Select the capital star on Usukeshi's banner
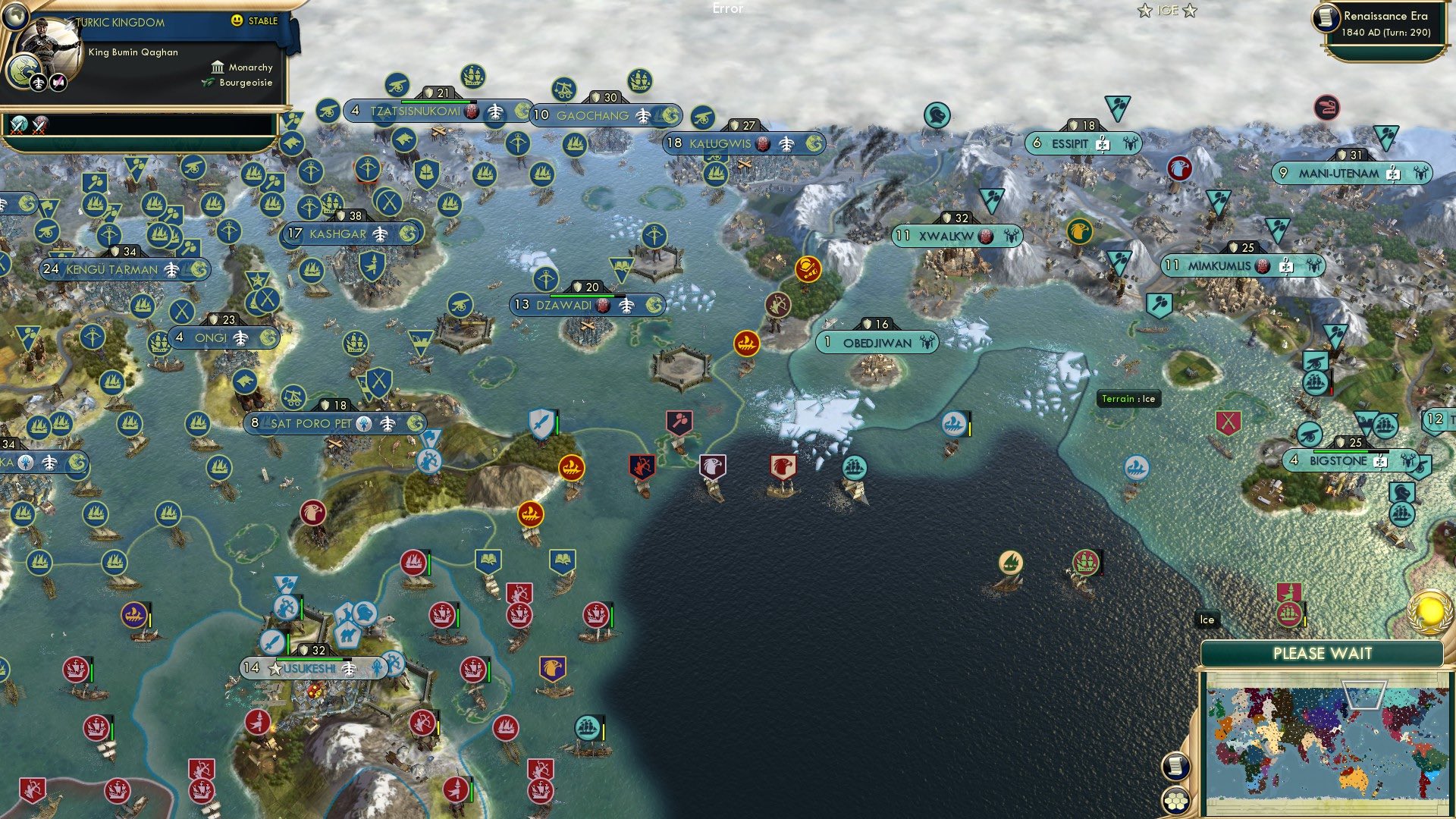 275,669
